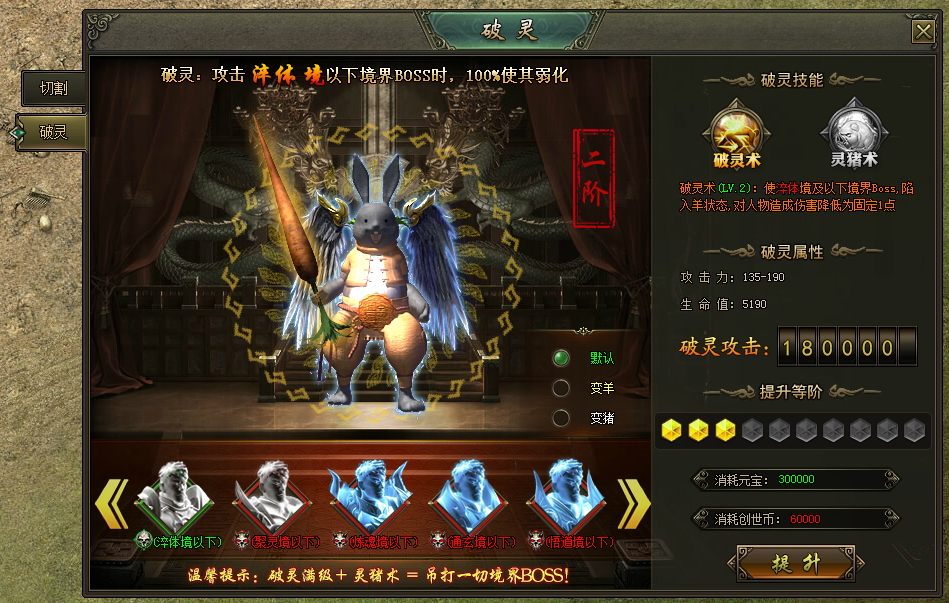Close the 破灵 window

pos(922,32)
